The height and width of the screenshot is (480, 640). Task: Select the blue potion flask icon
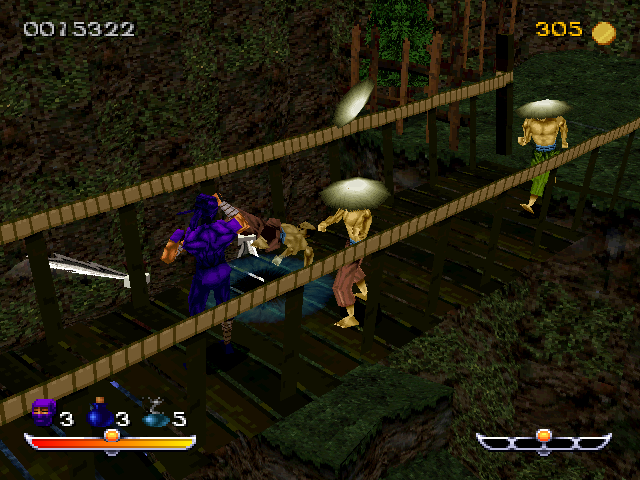(x=99, y=413)
